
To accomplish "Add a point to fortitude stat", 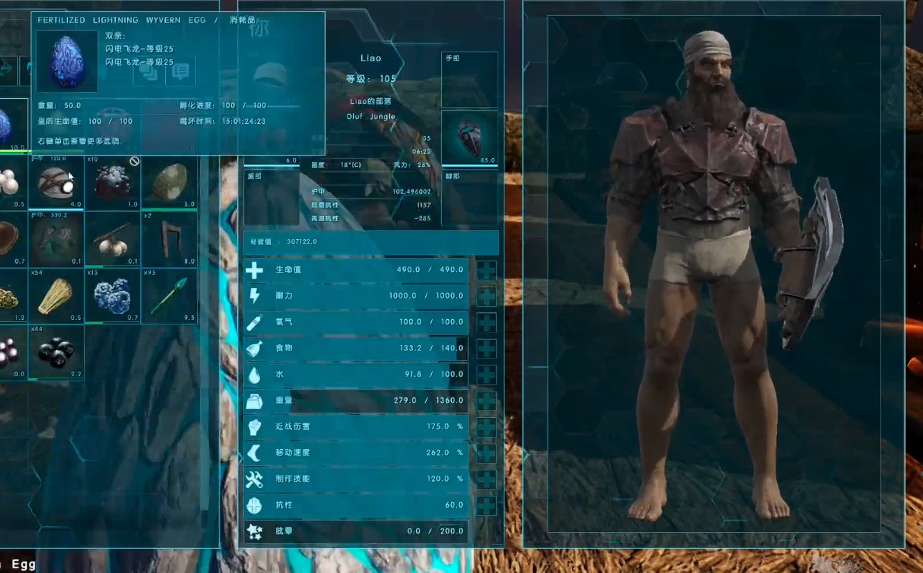I will click(x=486, y=505).
